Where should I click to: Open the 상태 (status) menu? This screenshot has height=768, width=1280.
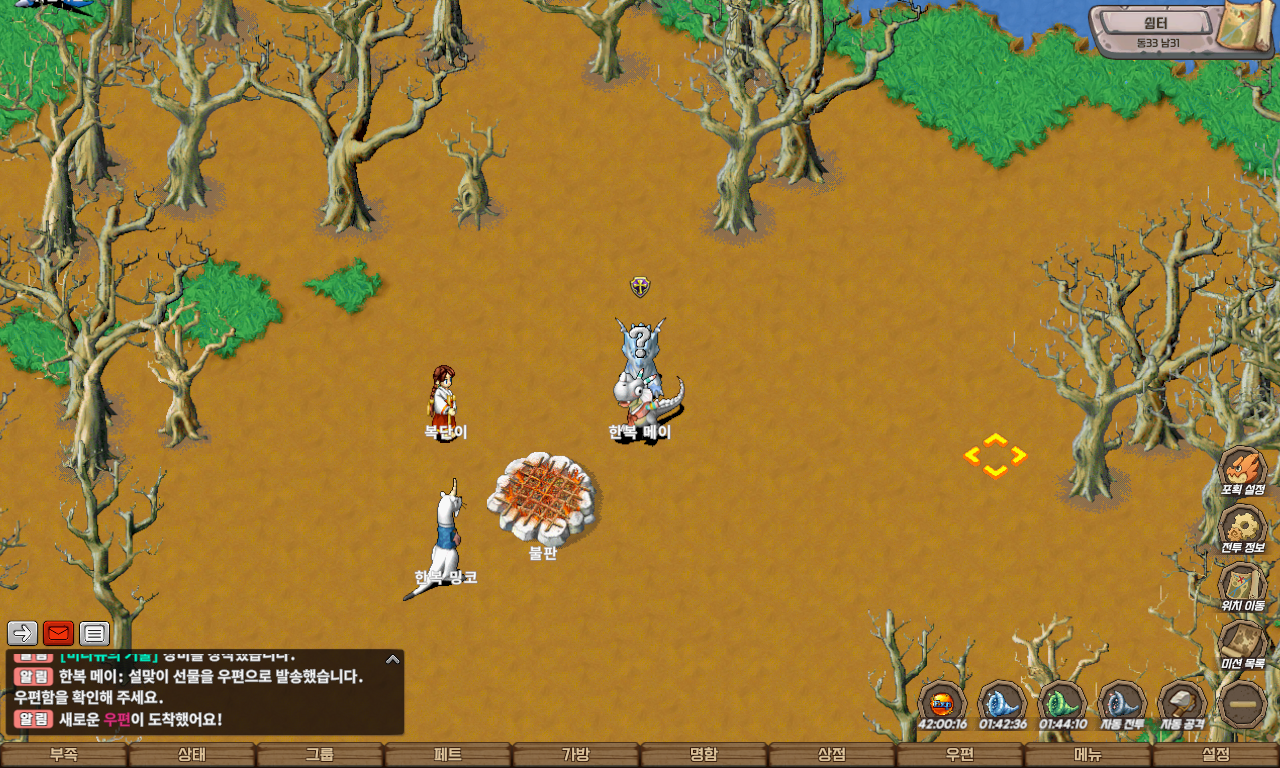click(x=192, y=755)
